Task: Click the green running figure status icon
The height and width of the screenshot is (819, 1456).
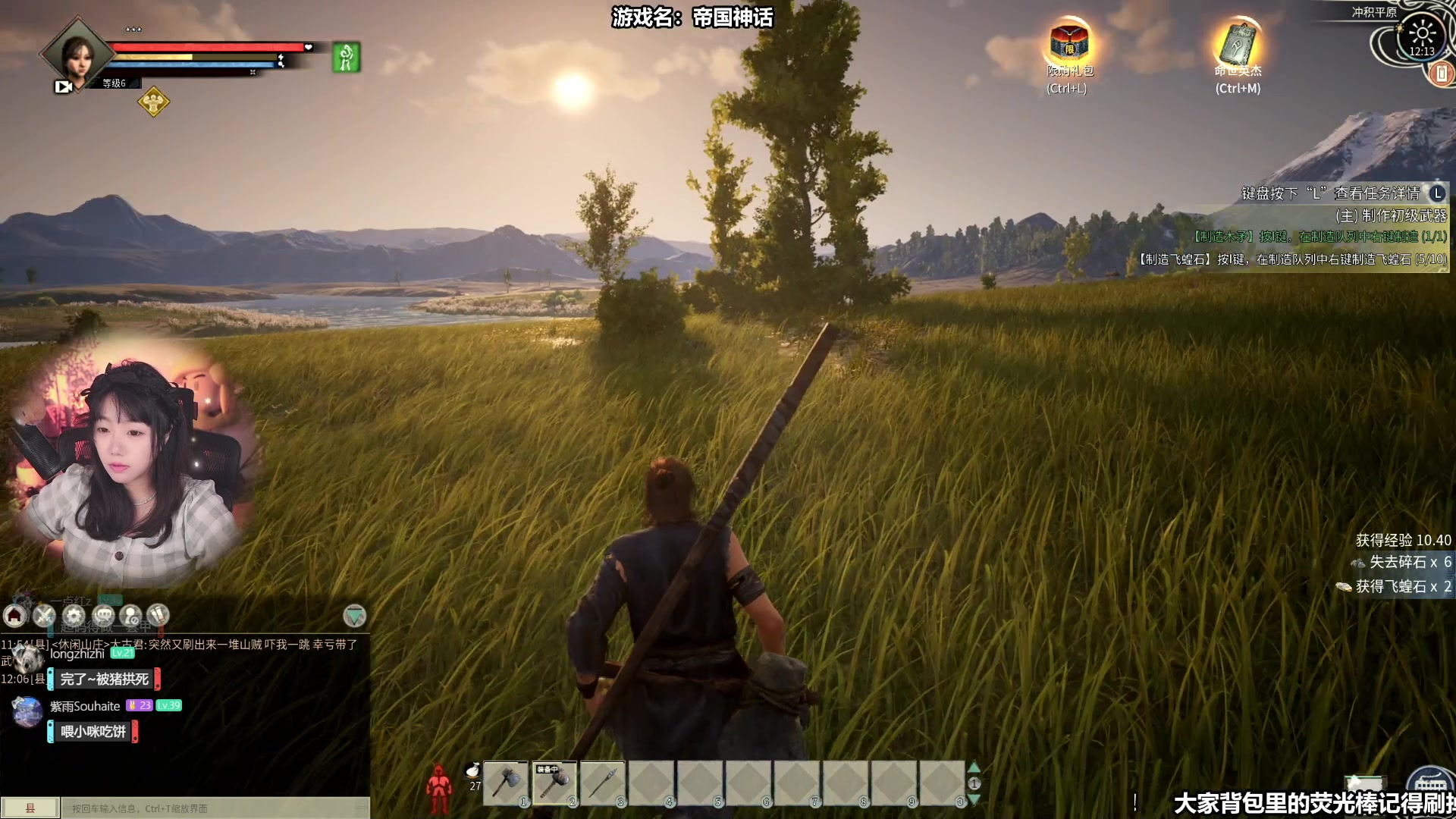Action: pos(346,58)
